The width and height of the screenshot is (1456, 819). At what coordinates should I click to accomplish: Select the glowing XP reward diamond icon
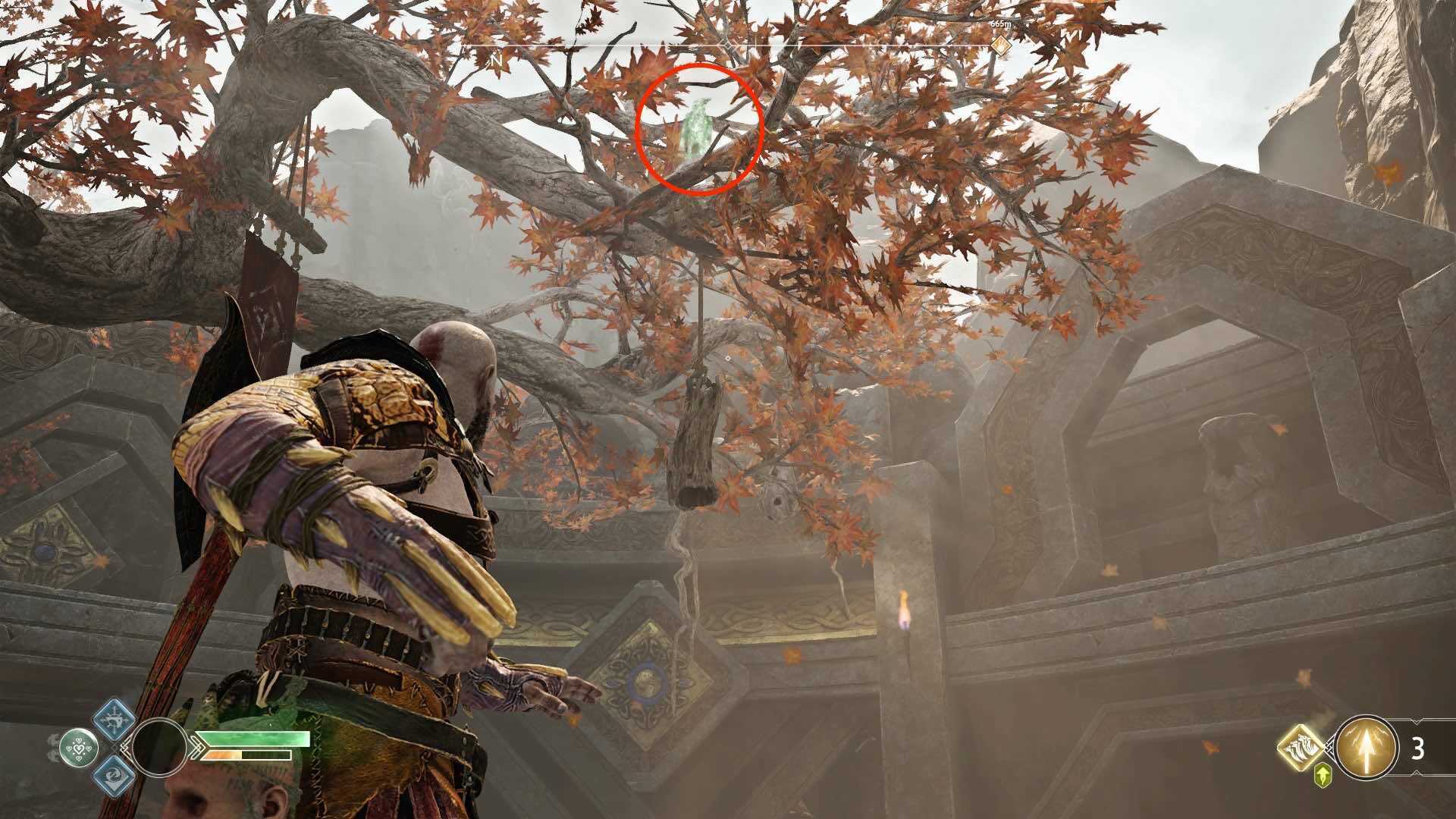click(x=1300, y=748)
